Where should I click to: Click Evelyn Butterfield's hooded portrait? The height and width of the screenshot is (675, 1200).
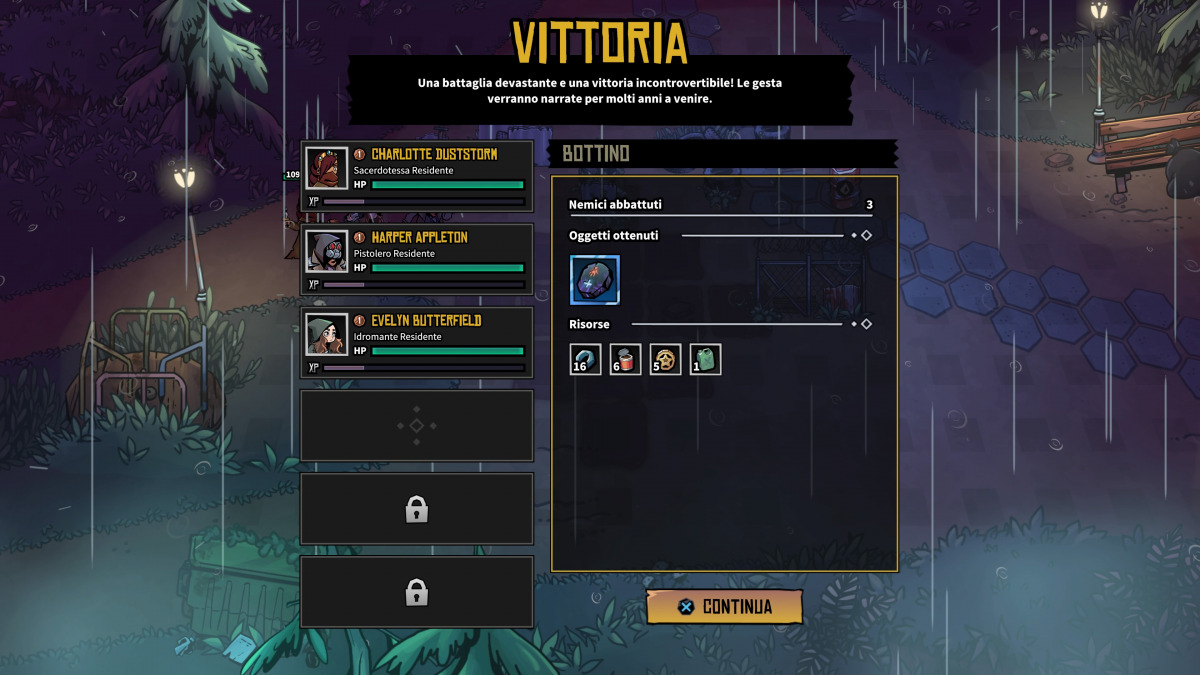pyautogui.click(x=327, y=335)
